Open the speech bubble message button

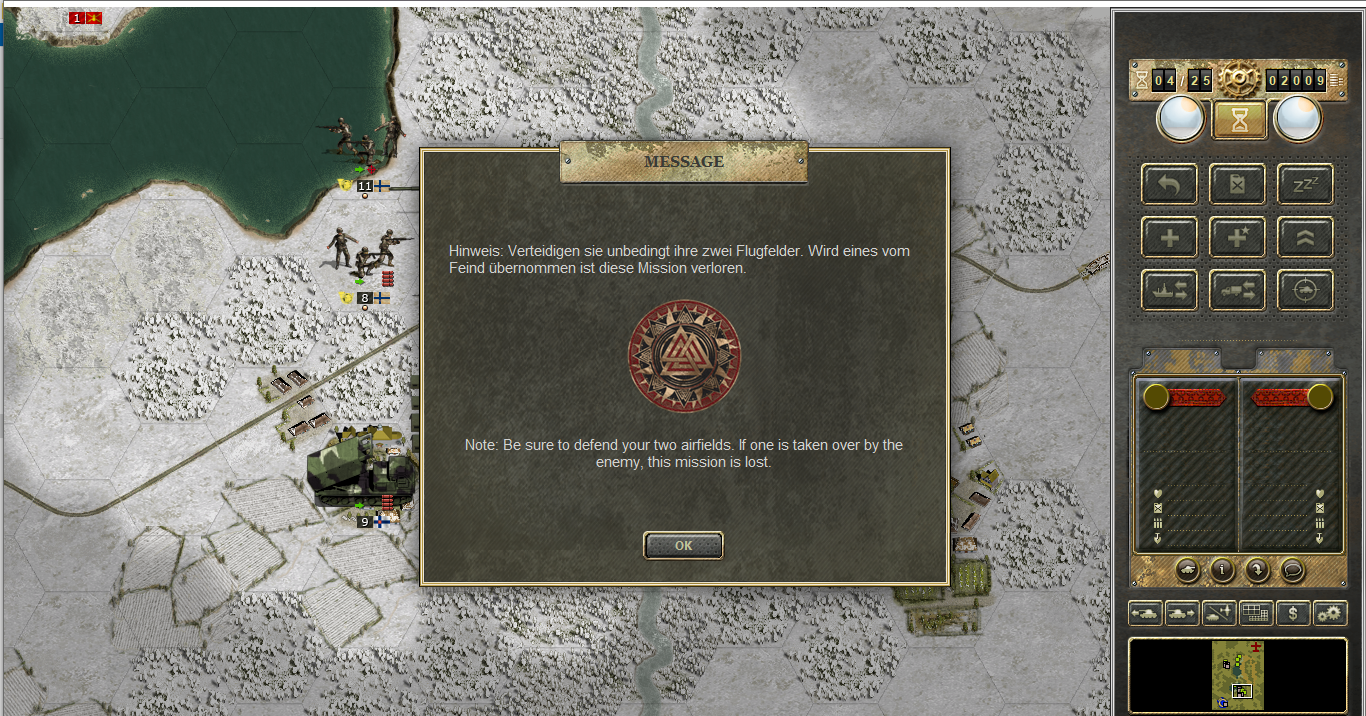pos(1292,569)
